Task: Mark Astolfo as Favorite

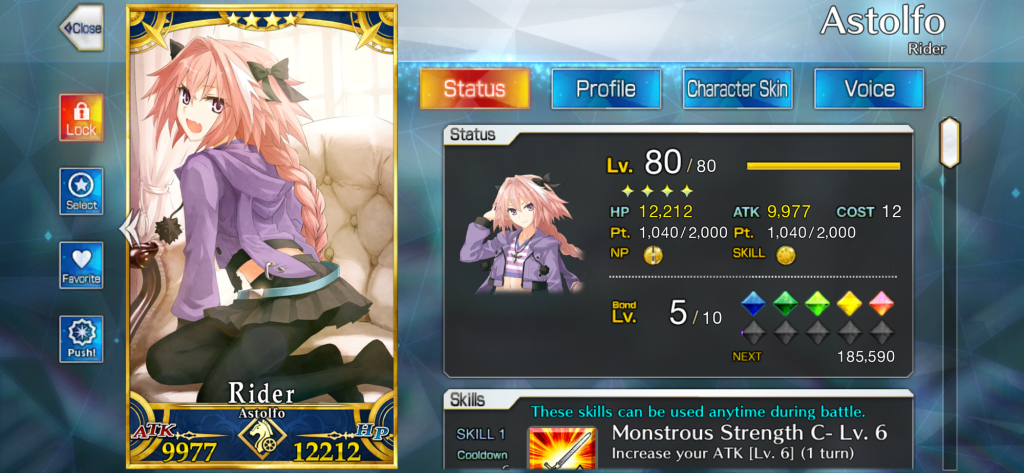Action: (81, 265)
